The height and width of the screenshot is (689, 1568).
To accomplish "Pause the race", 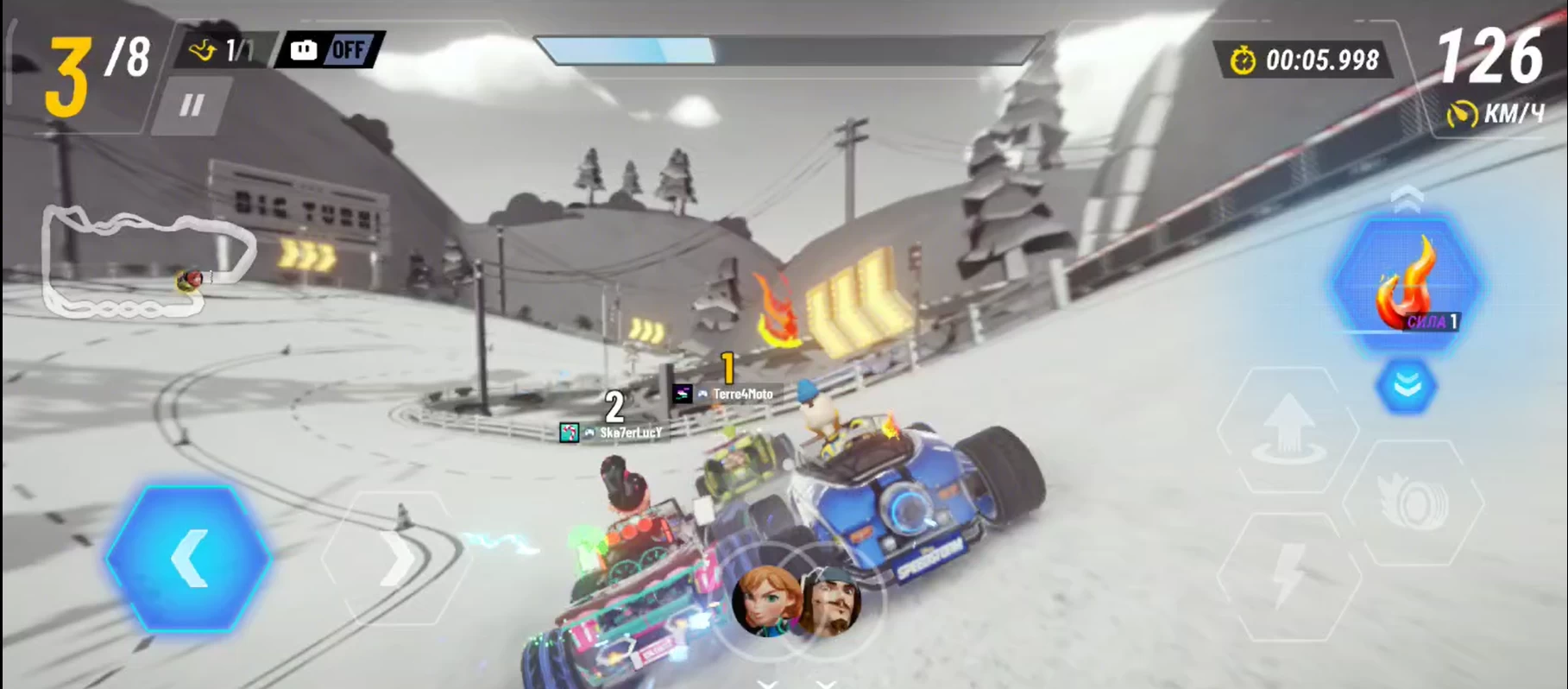I will pyautogui.click(x=192, y=105).
